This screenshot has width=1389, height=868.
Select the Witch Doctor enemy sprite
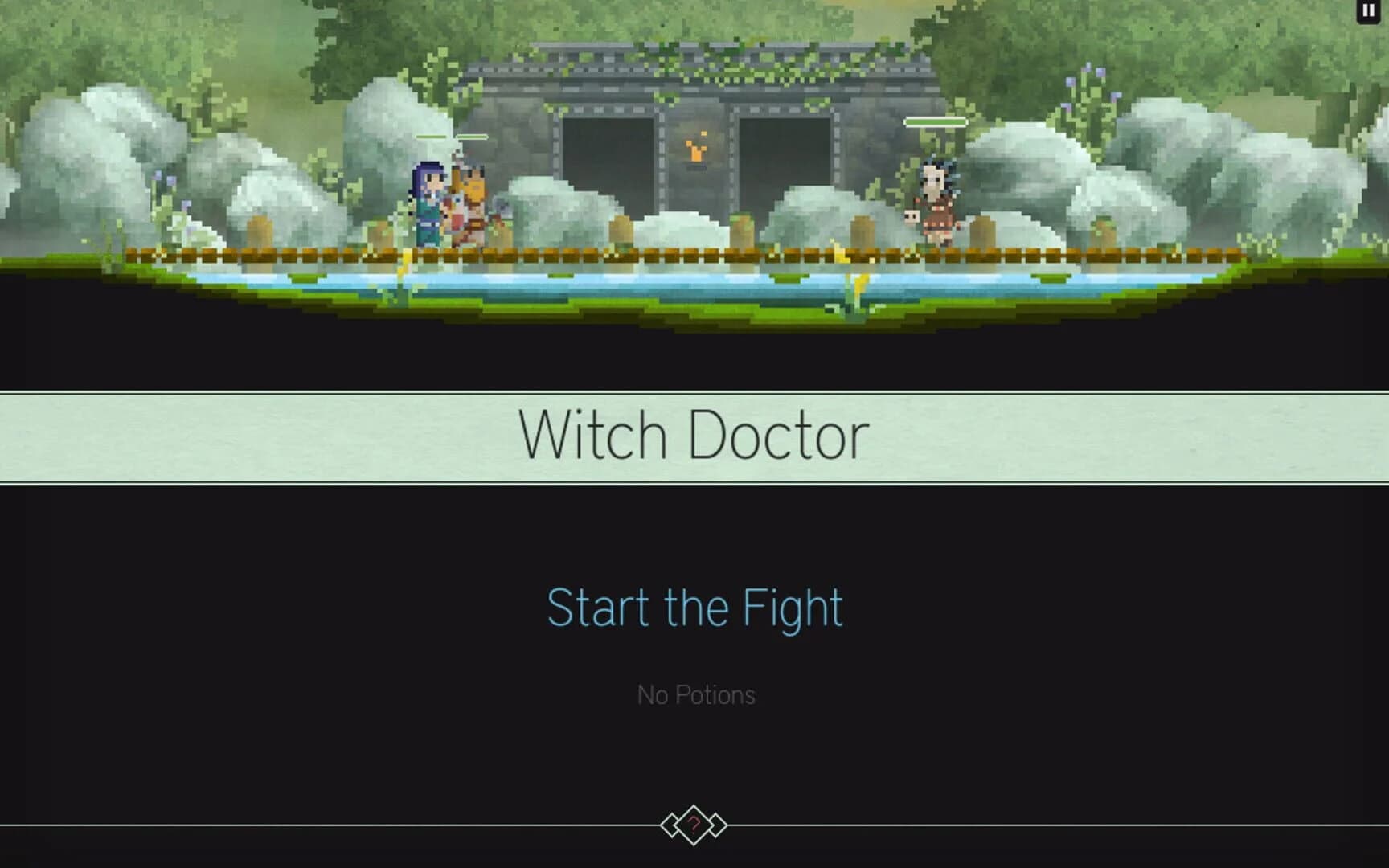point(935,201)
